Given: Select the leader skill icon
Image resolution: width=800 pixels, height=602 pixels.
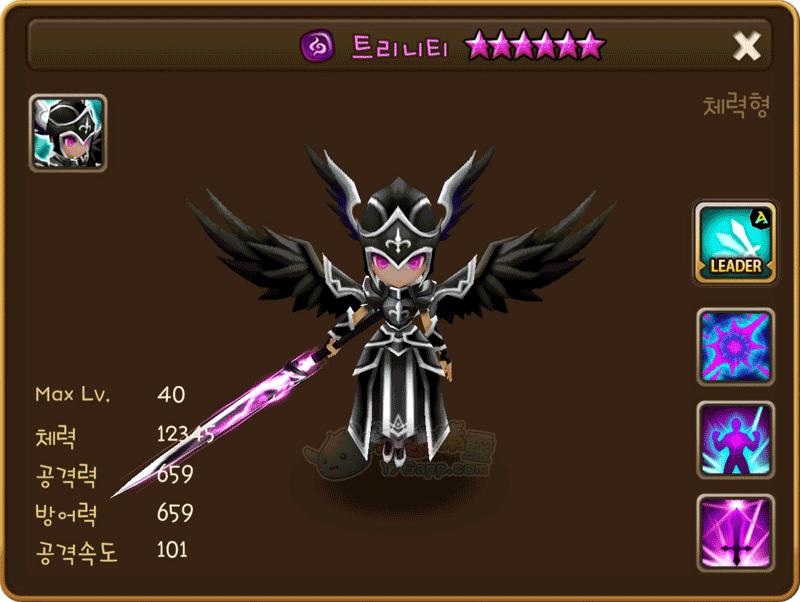Looking at the screenshot, I should point(735,242).
